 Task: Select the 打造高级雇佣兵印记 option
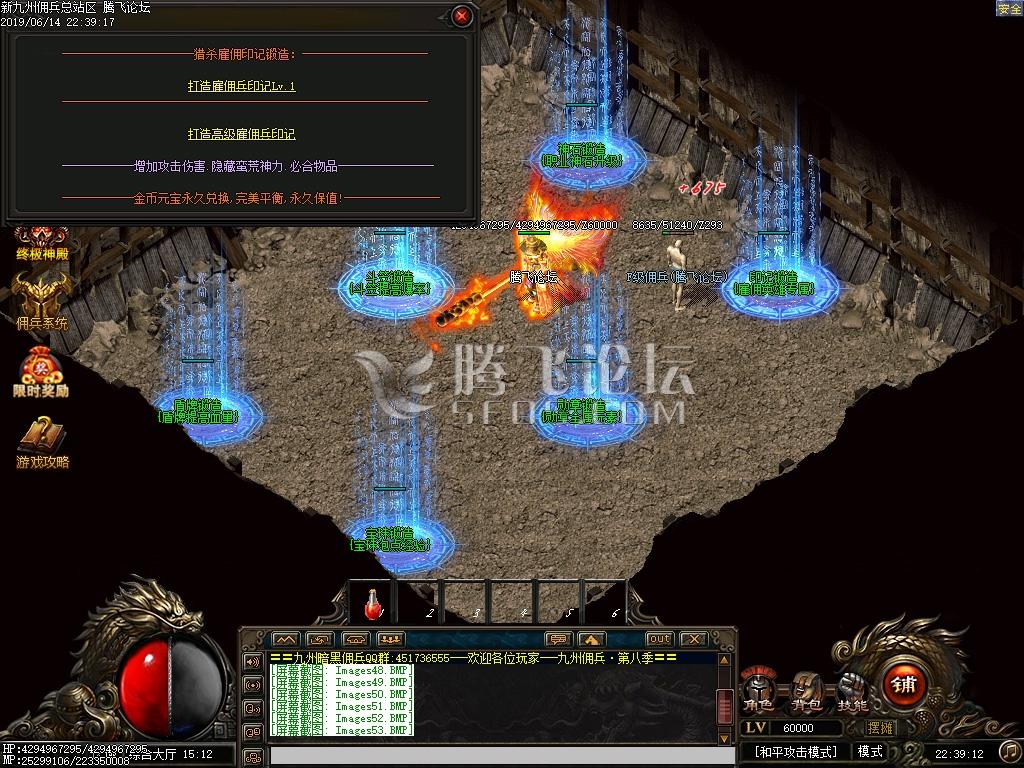click(x=241, y=134)
